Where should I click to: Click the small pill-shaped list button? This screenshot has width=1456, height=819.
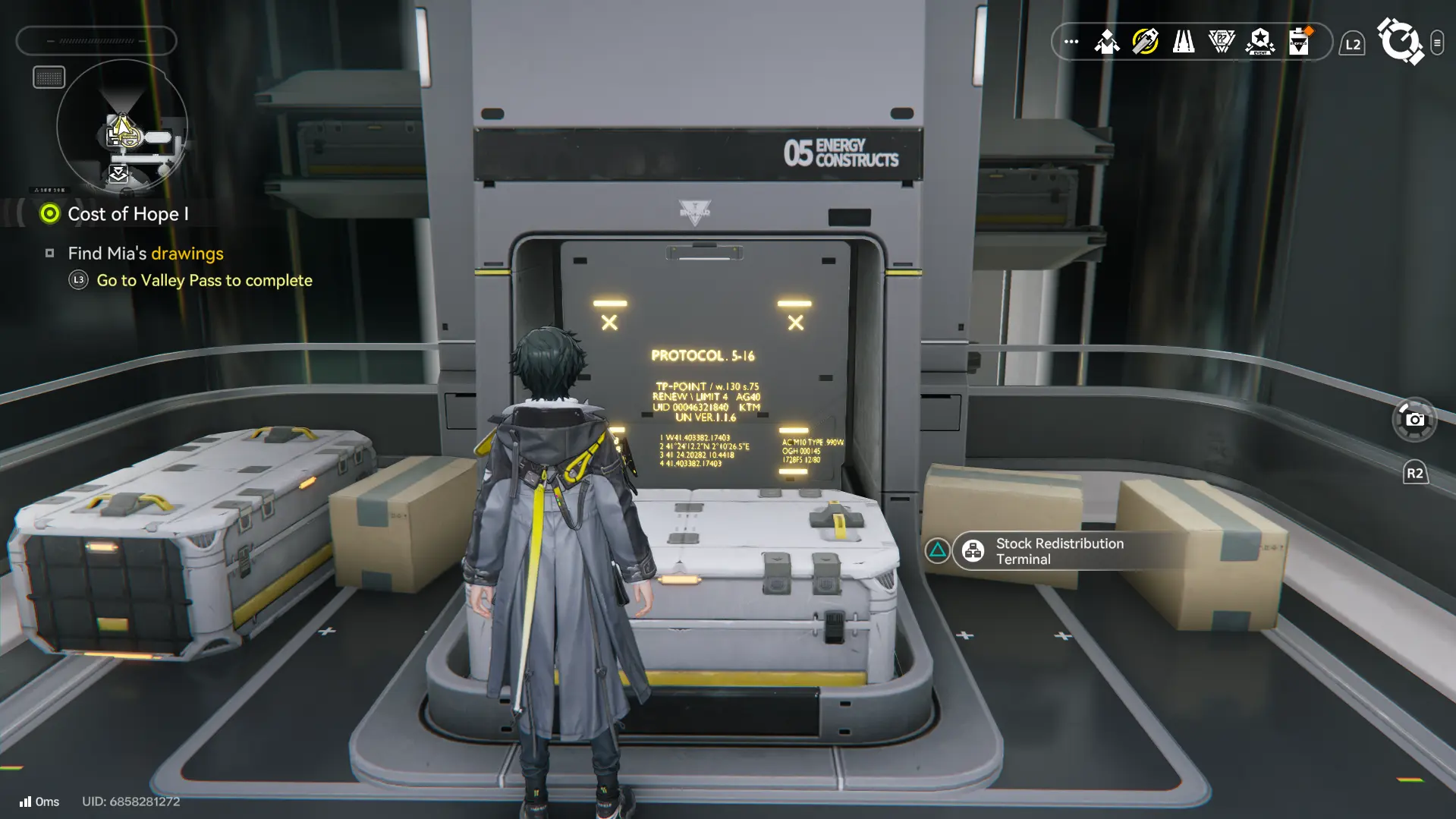click(1437, 43)
